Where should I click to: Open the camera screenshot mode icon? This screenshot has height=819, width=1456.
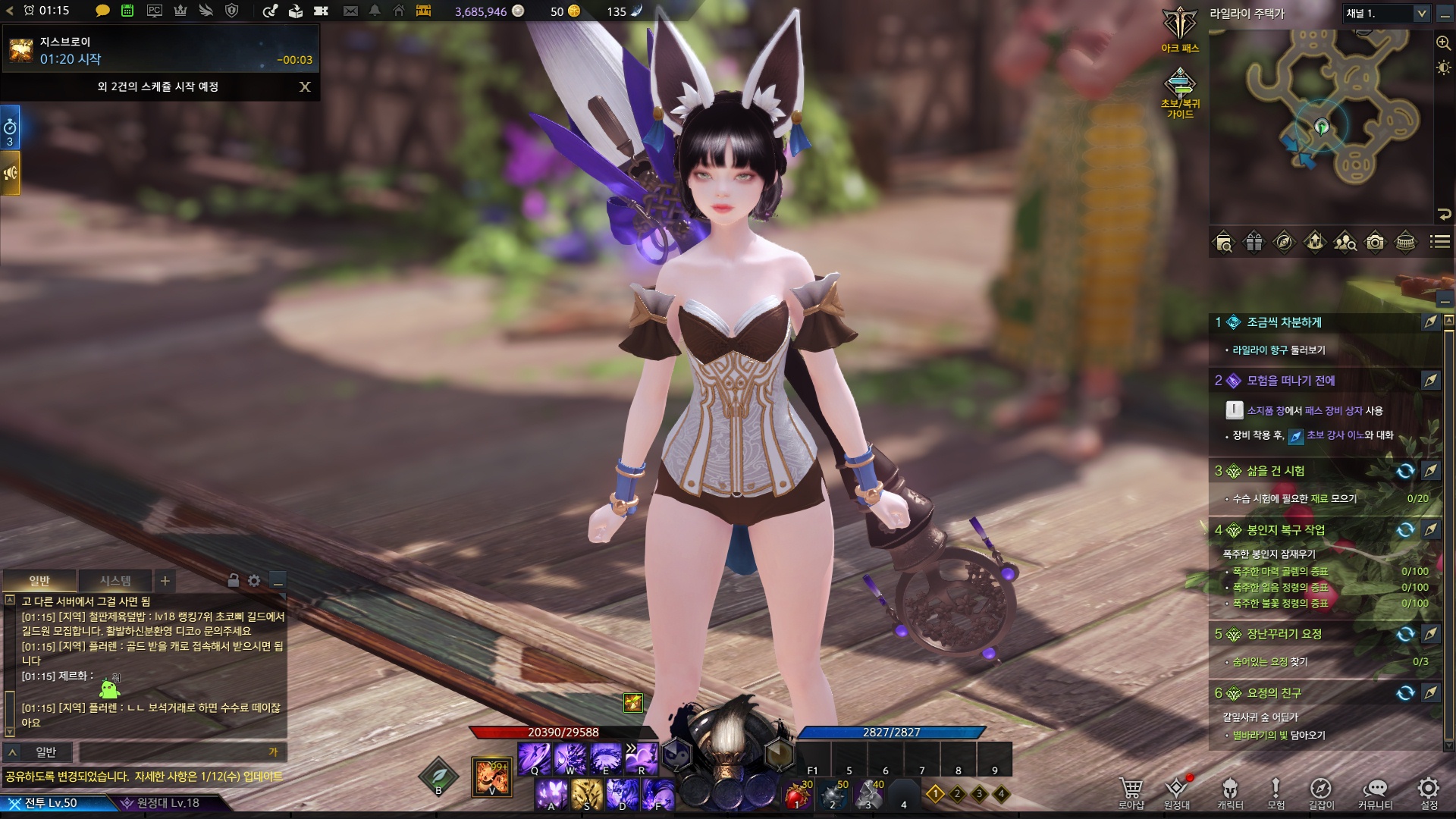coord(1375,243)
